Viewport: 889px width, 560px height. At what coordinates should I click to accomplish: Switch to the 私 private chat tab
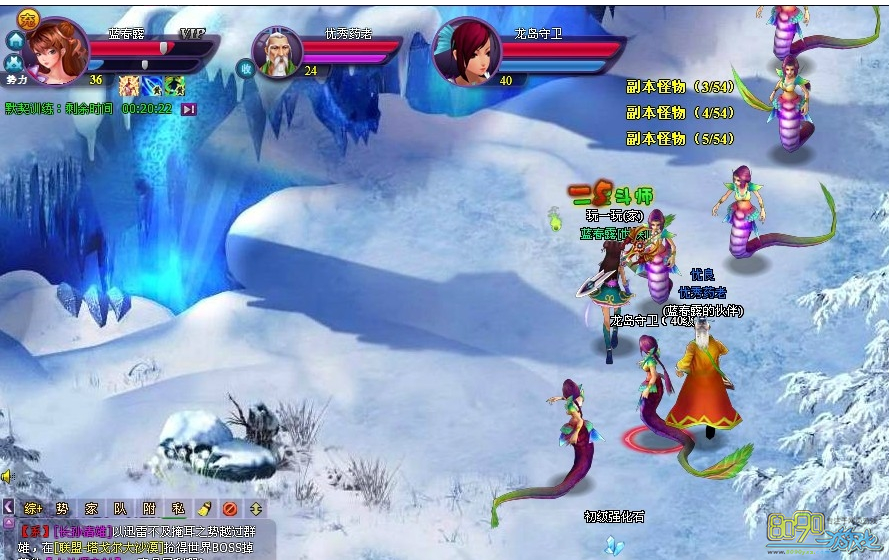tap(177, 508)
